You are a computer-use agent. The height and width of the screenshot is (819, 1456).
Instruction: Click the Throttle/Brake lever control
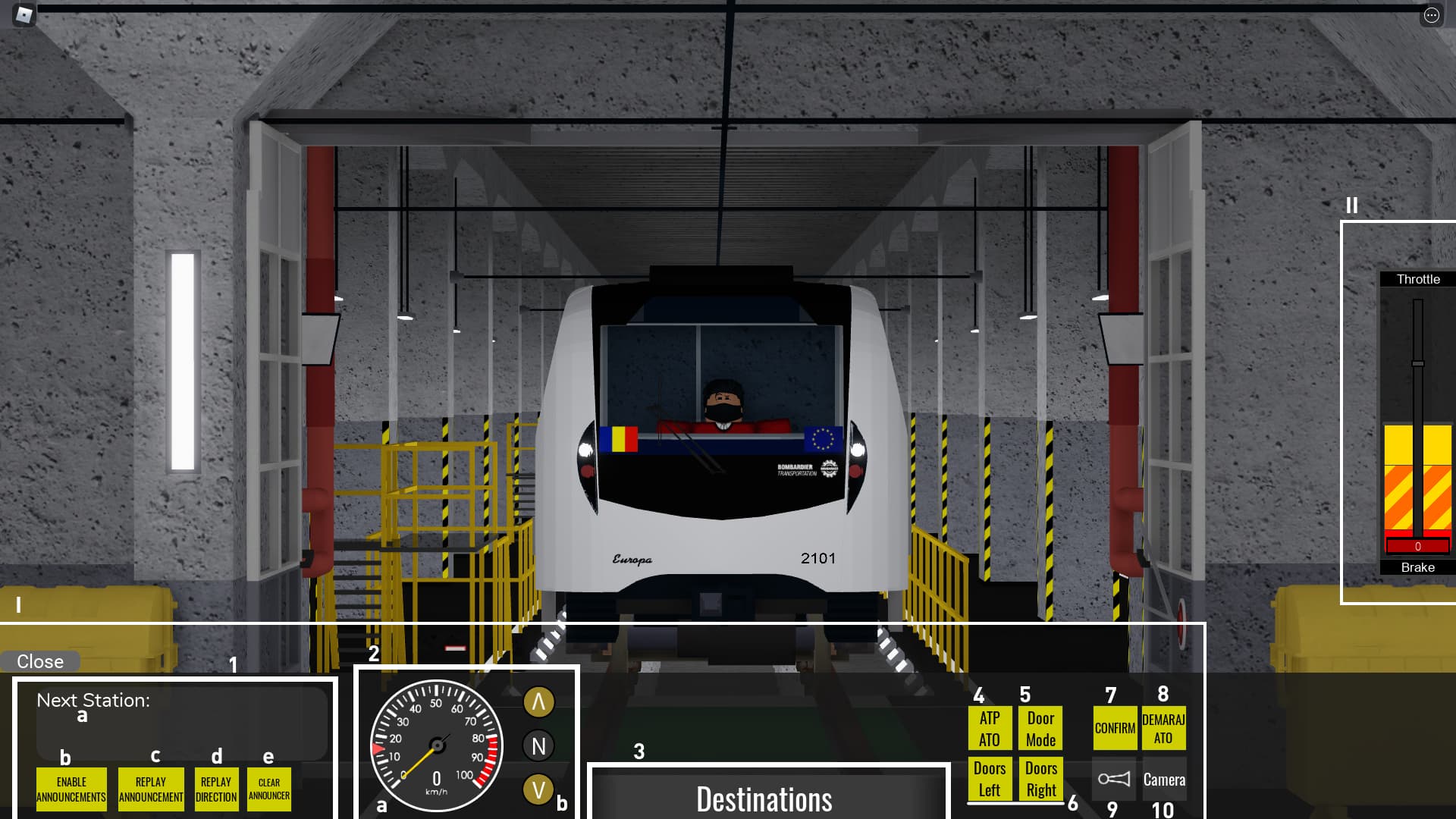1419,425
